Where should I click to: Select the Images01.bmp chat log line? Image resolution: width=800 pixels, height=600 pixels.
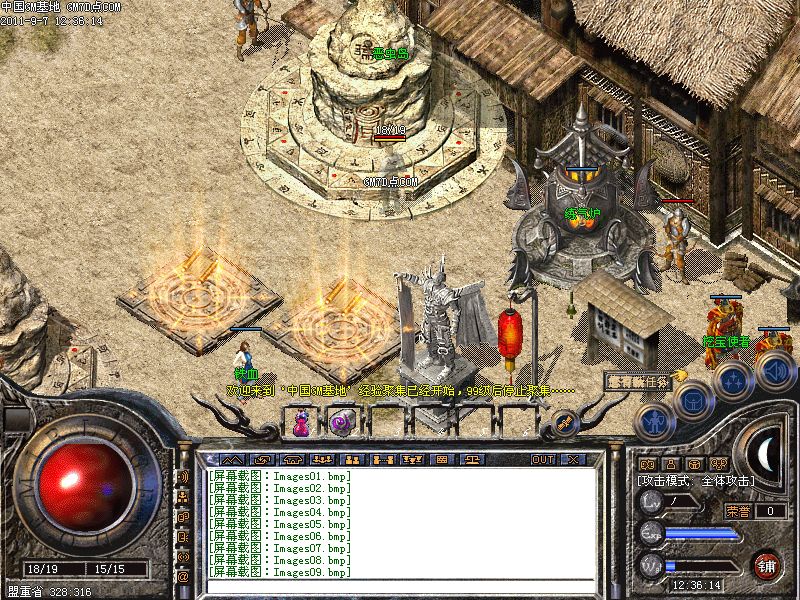click(280, 477)
